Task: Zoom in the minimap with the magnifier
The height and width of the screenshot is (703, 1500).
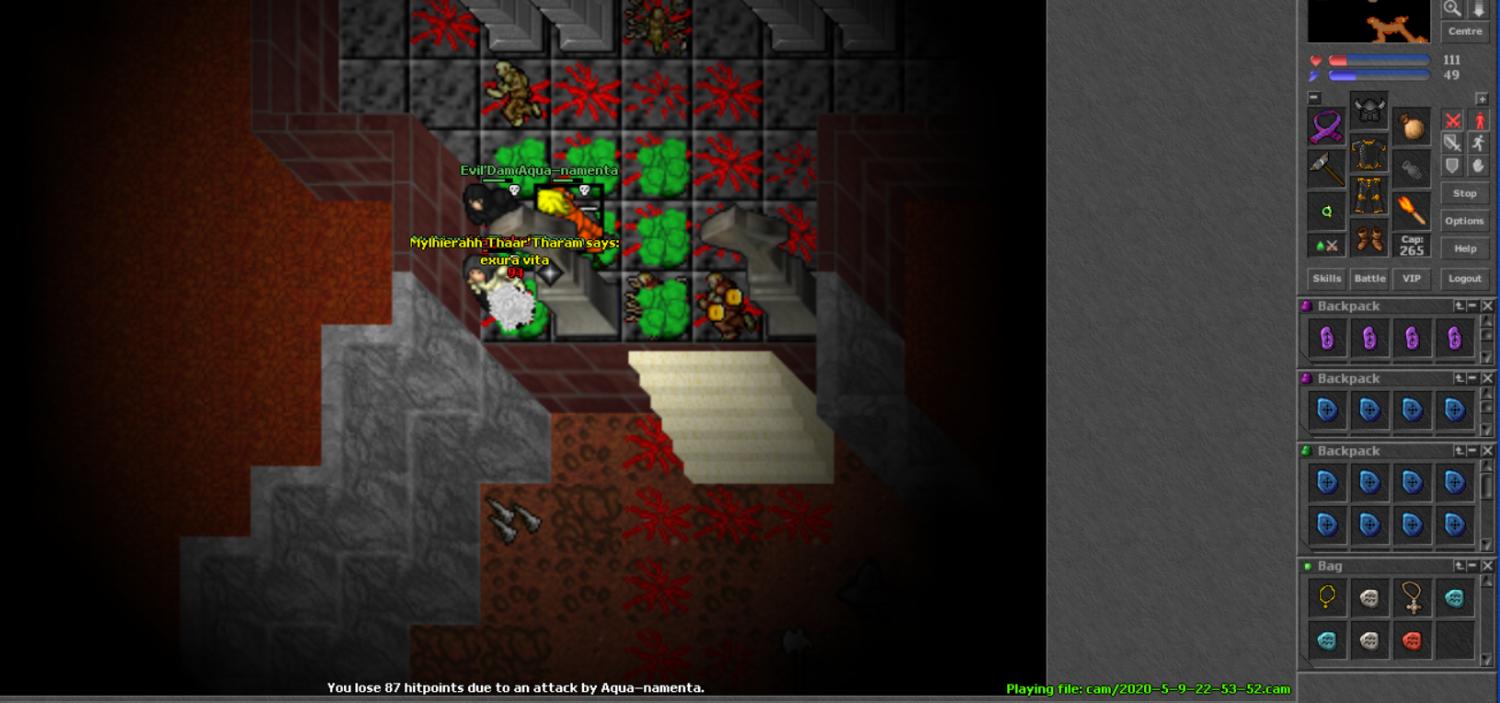Action: (x=1452, y=9)
